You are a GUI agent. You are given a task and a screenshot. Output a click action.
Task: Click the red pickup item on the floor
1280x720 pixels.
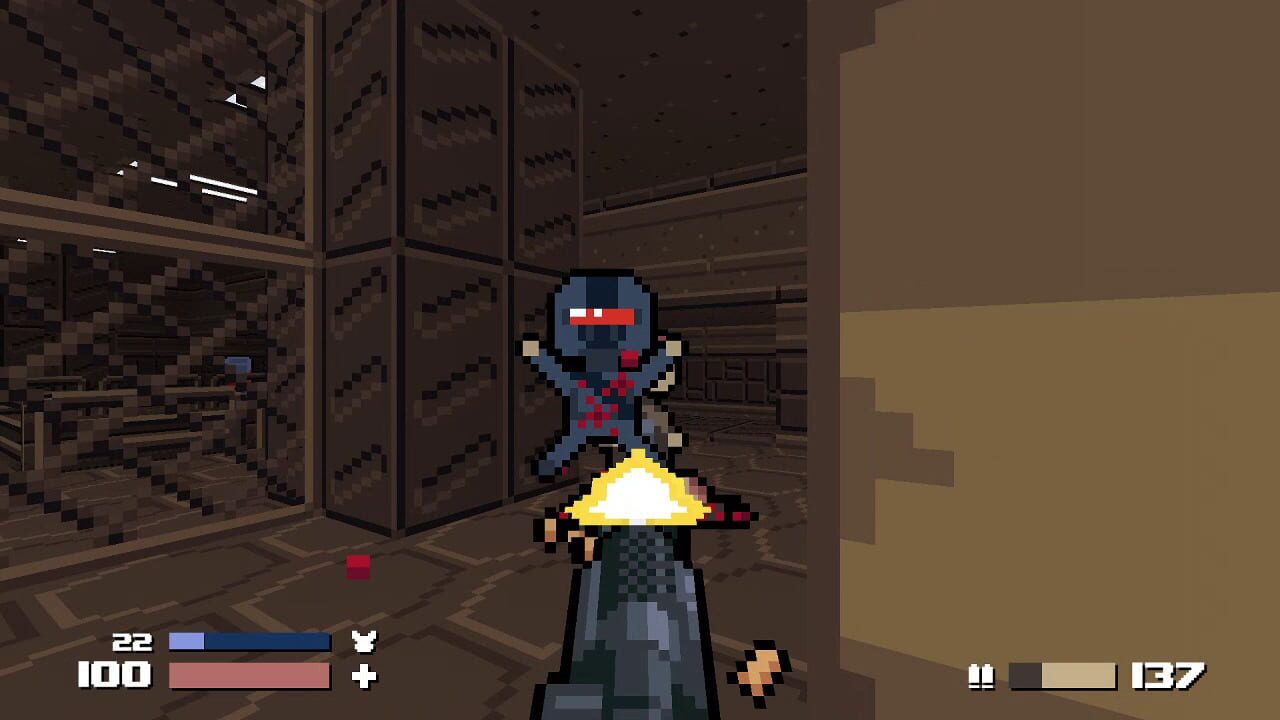click(357, 566)
